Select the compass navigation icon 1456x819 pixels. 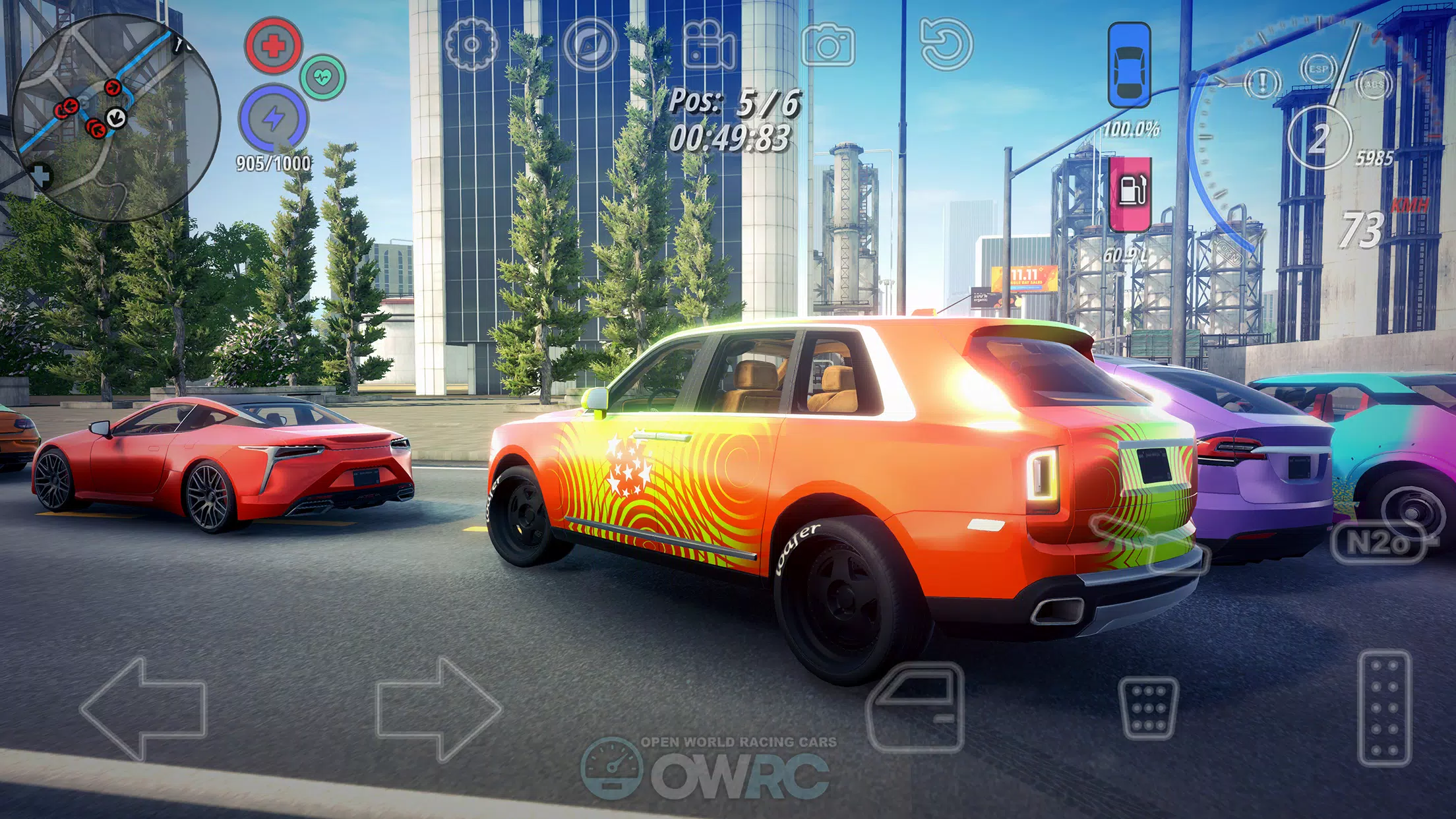coord(592,44)
